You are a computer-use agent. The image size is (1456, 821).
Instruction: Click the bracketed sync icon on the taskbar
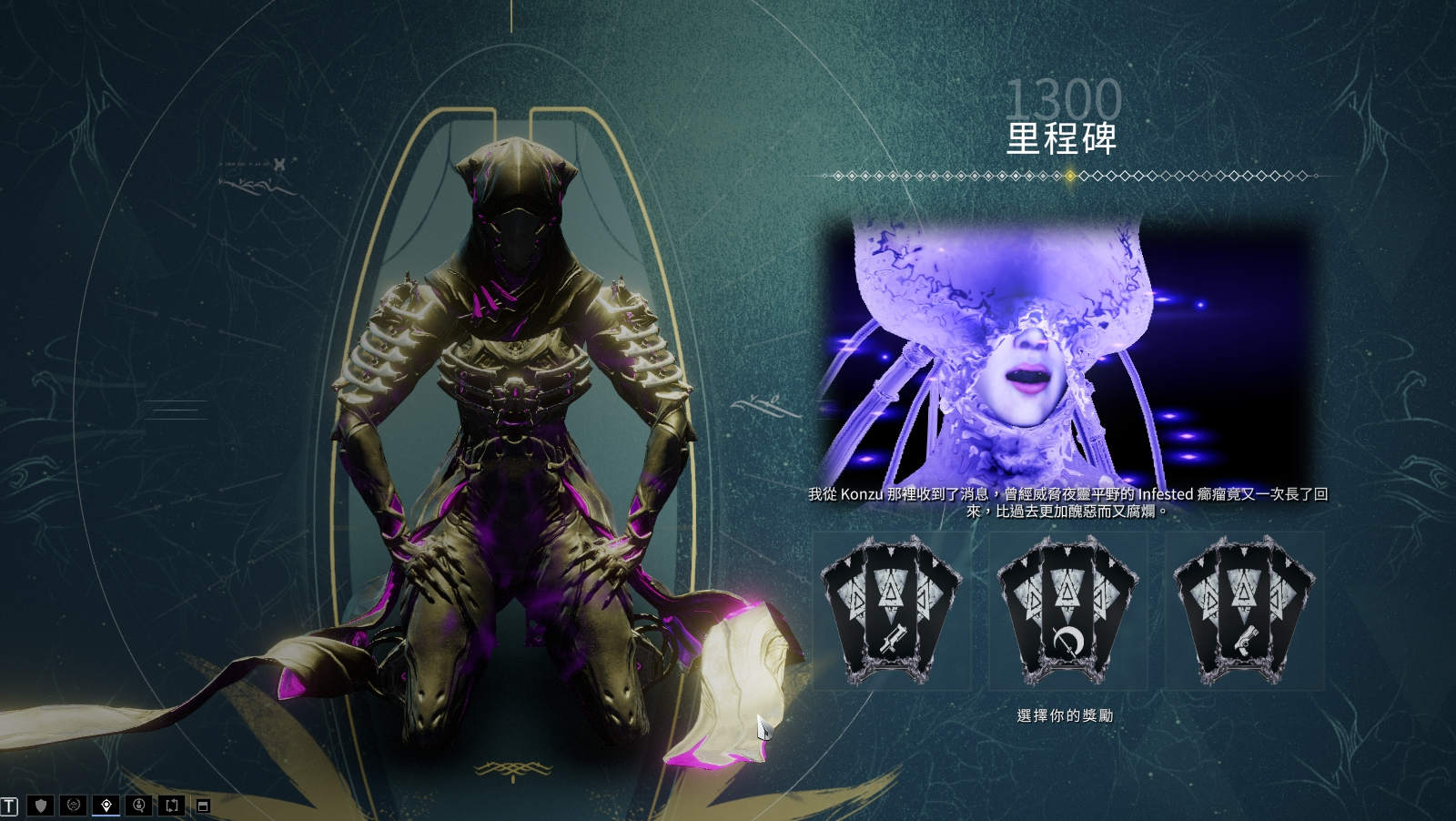click(172, 806)
